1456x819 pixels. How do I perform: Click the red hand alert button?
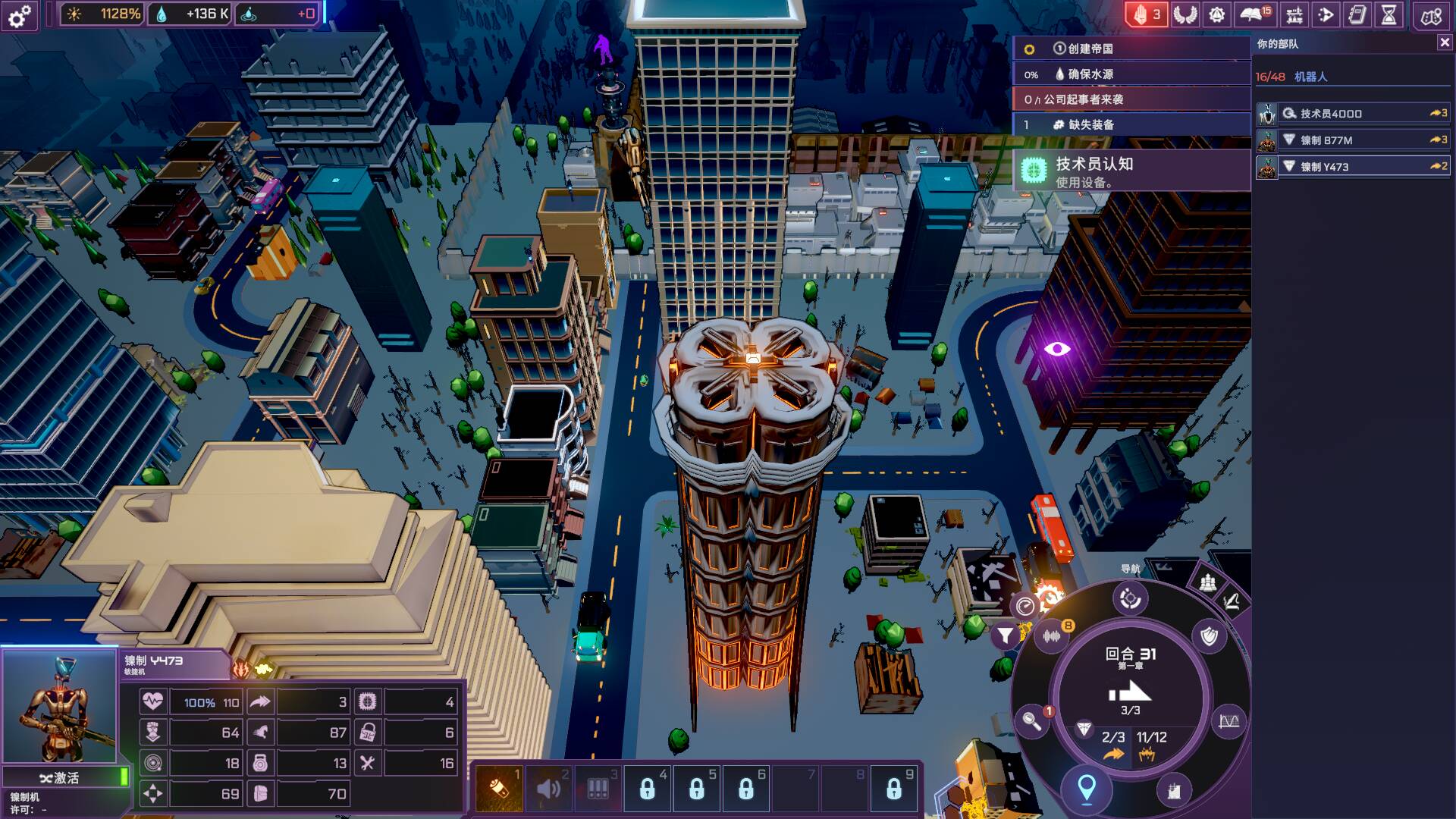pyautogui.click(x=1146, y=15)
